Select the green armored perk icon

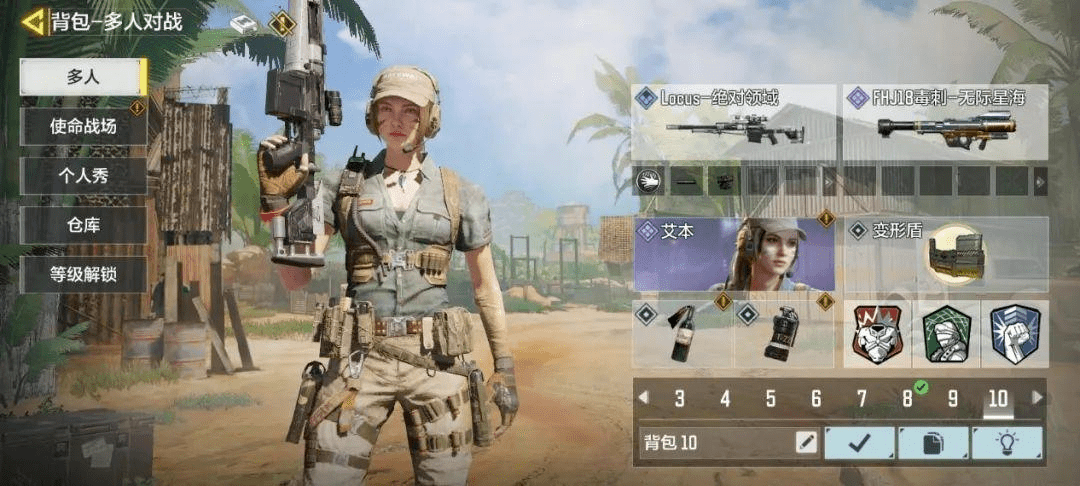pos(946,334)
